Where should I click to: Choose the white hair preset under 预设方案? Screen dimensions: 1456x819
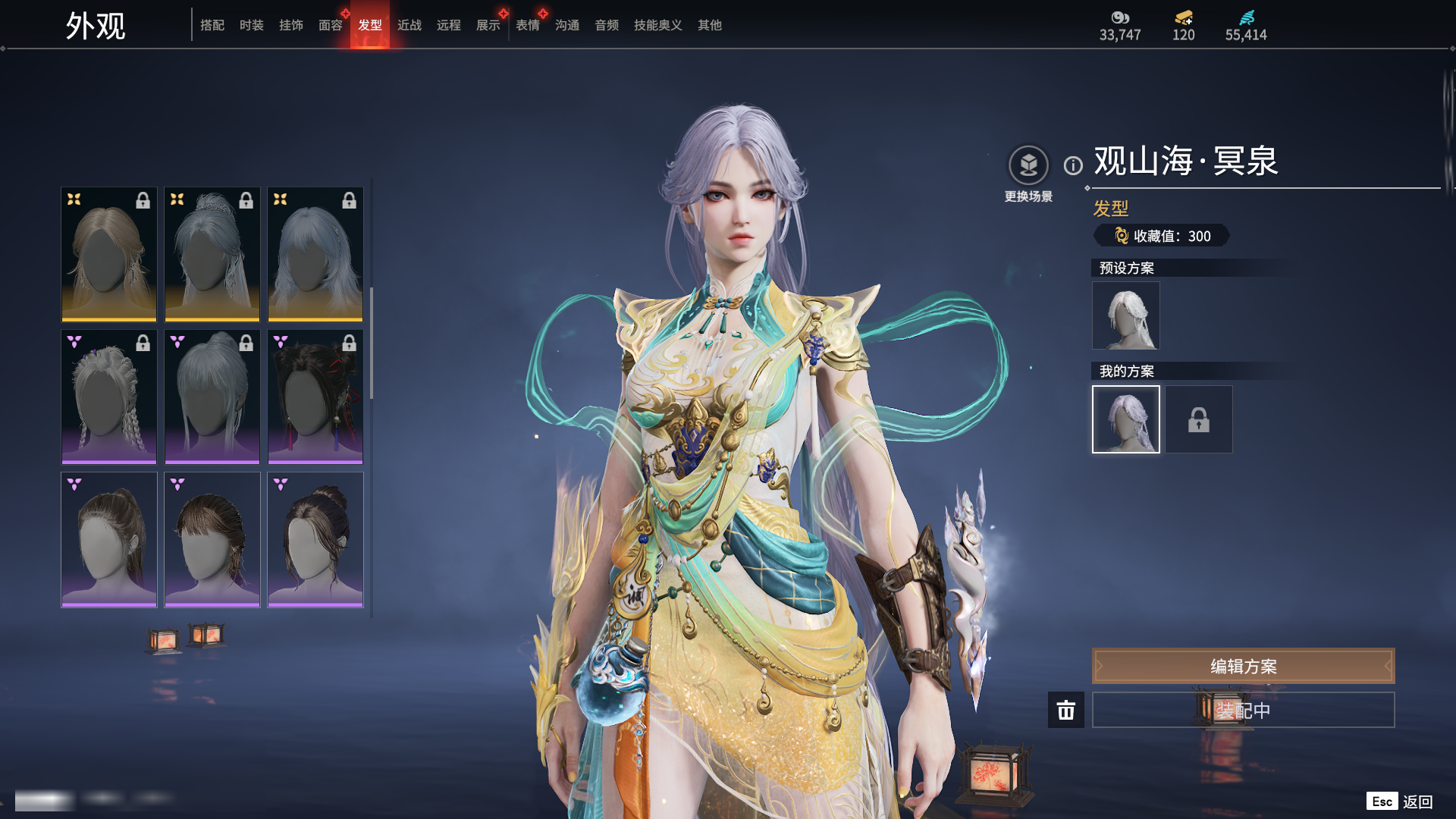(x=1125, y=315)
